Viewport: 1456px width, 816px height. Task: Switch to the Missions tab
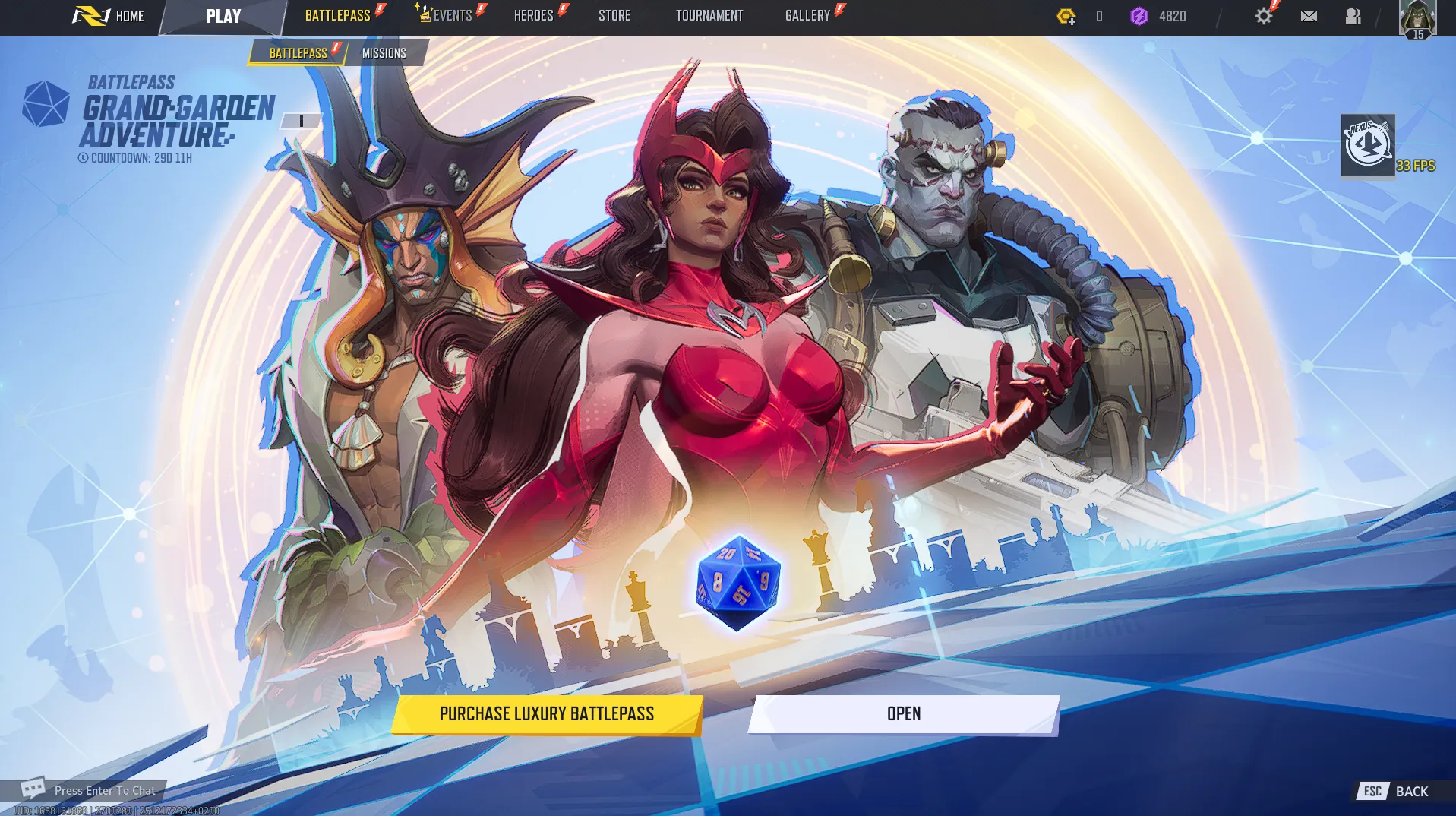pyautogui.click(x=384, y=52)
